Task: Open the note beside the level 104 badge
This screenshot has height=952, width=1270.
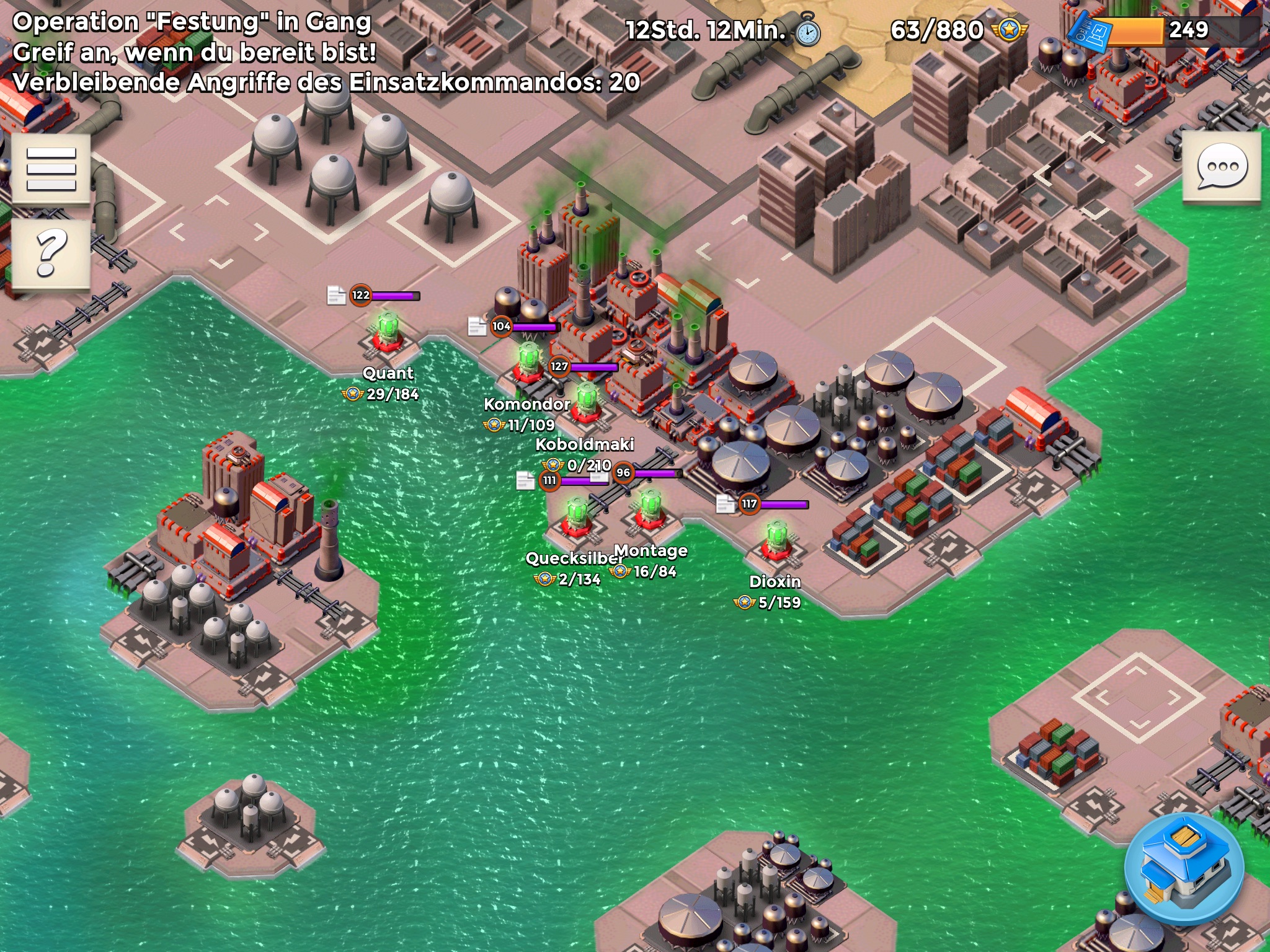Action: 476,326
